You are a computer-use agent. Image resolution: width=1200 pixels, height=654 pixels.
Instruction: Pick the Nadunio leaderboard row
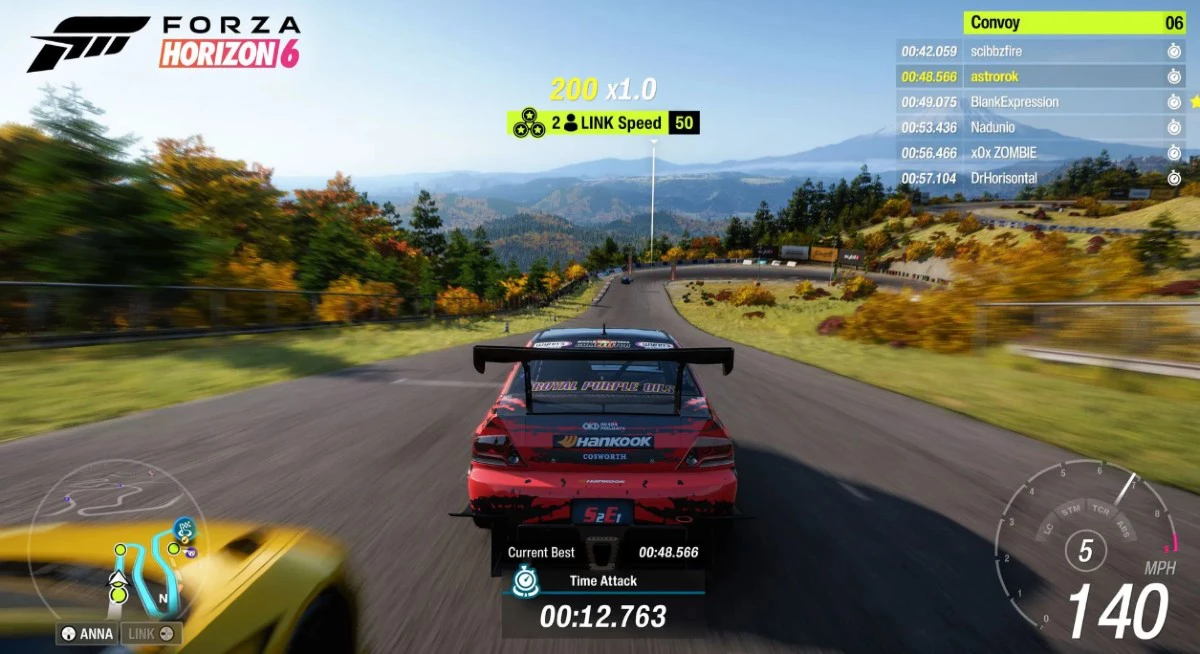pos(1040,127)
